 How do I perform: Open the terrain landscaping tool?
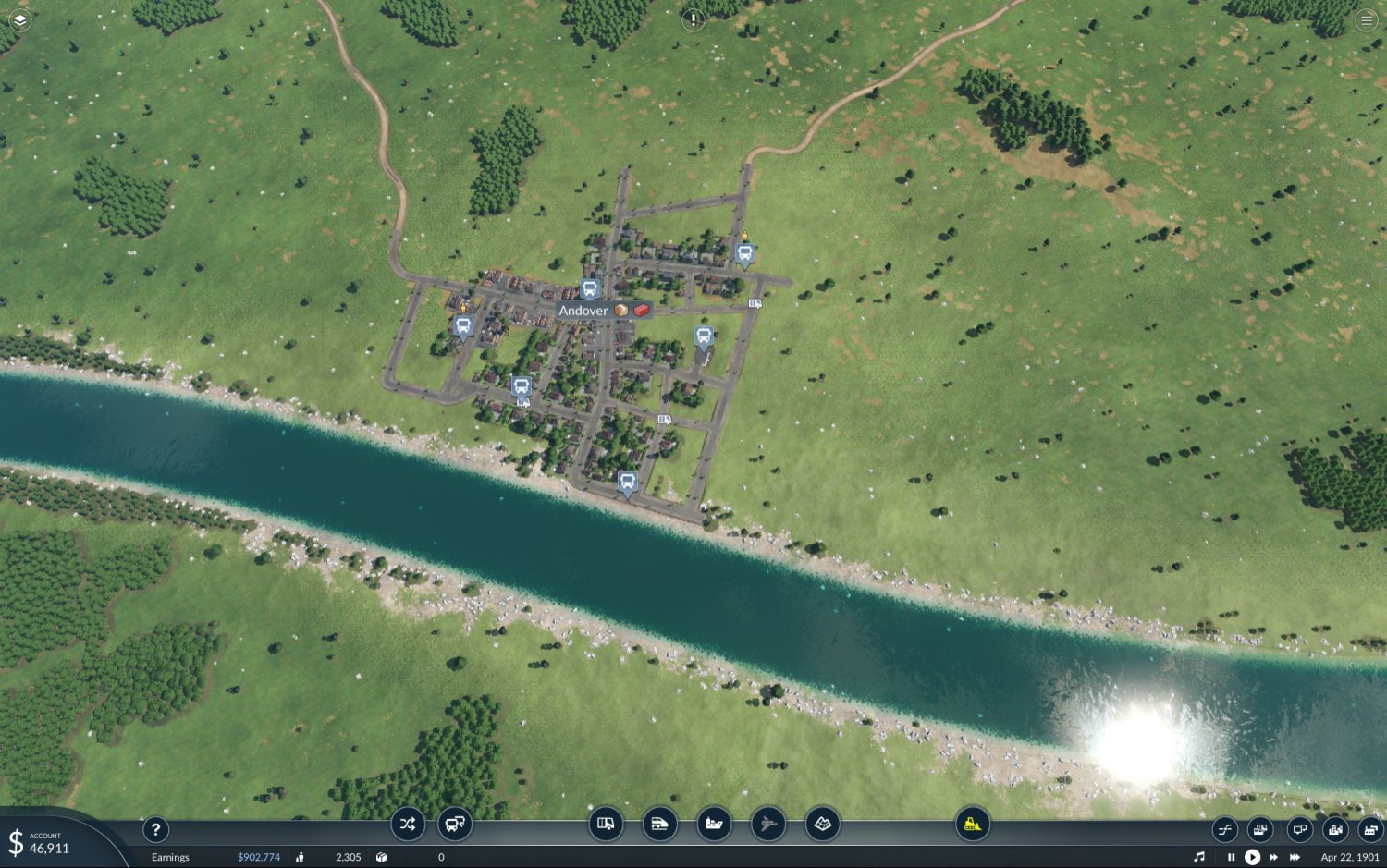click(822, 824)
